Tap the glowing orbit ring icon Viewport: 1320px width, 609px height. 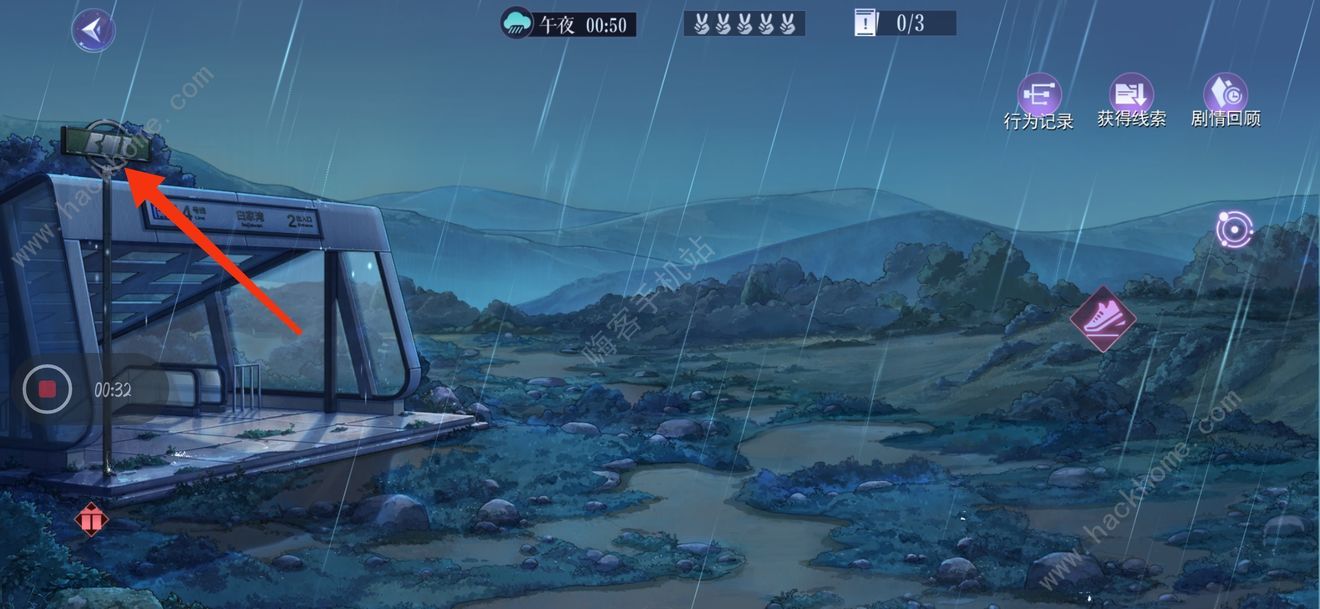pyautogui.click(x=1234, y=229)
